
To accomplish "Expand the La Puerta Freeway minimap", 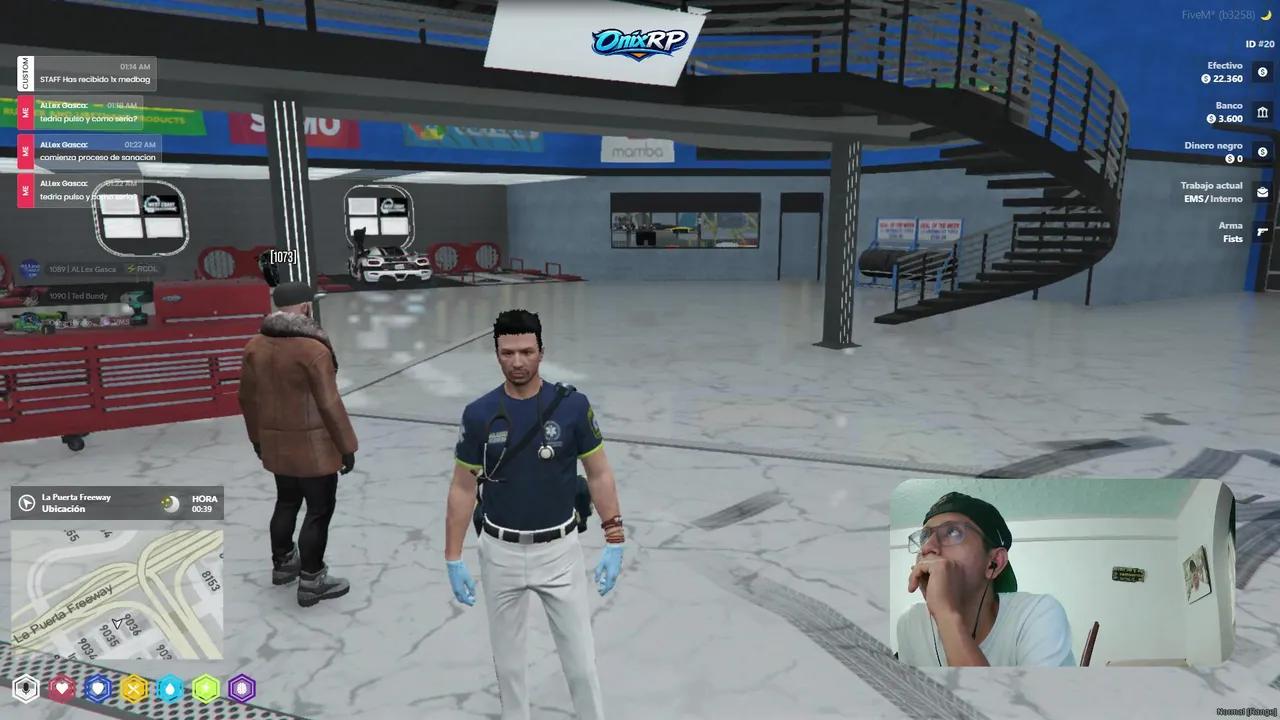I will pos(117,600).
